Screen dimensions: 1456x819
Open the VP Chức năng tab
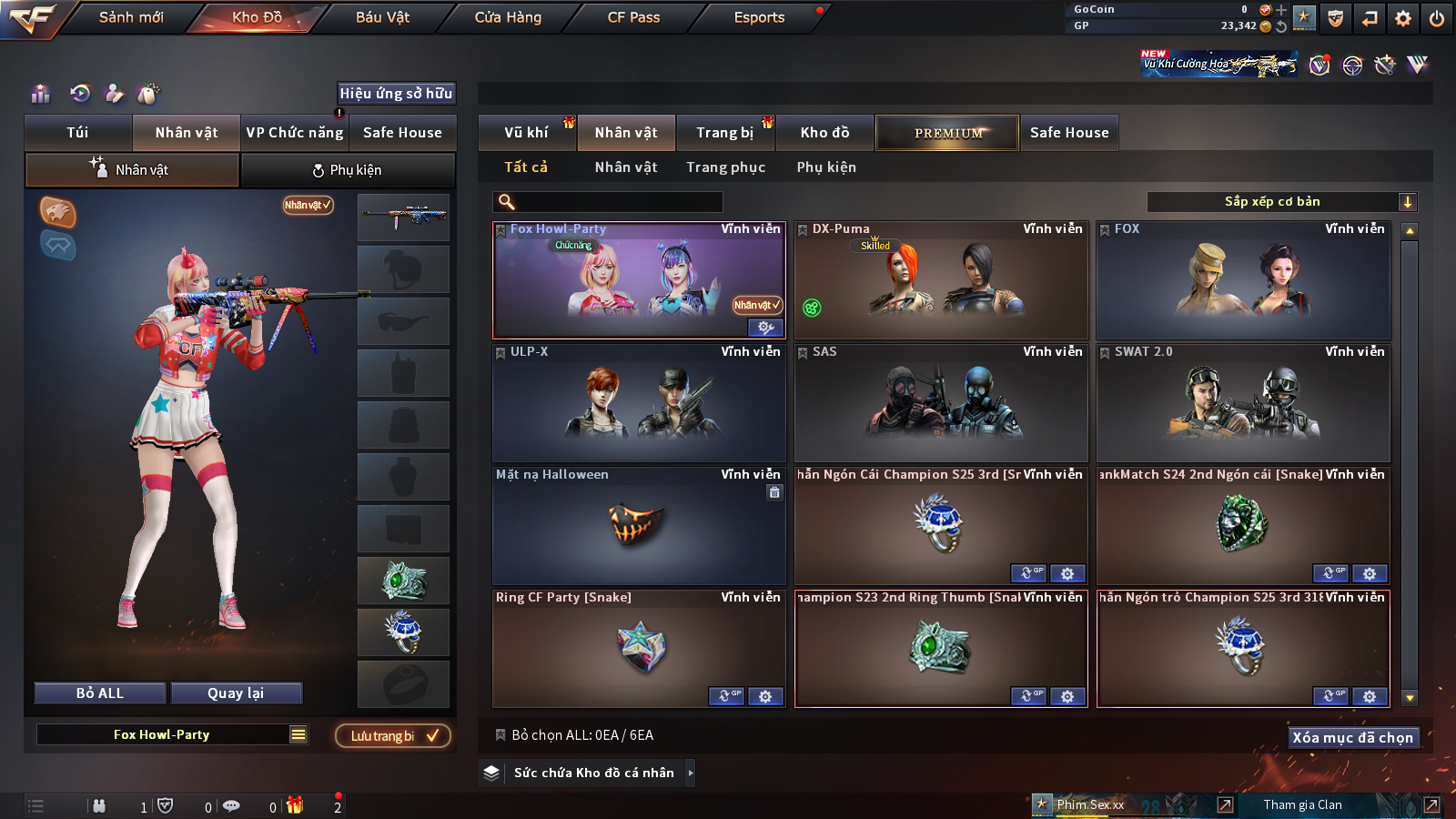(295, 133)
